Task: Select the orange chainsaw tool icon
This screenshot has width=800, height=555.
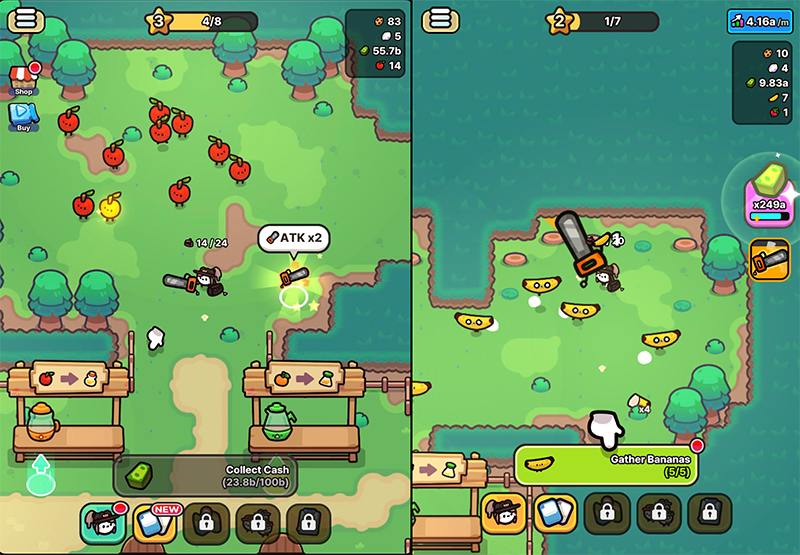Action: [770, 260]
